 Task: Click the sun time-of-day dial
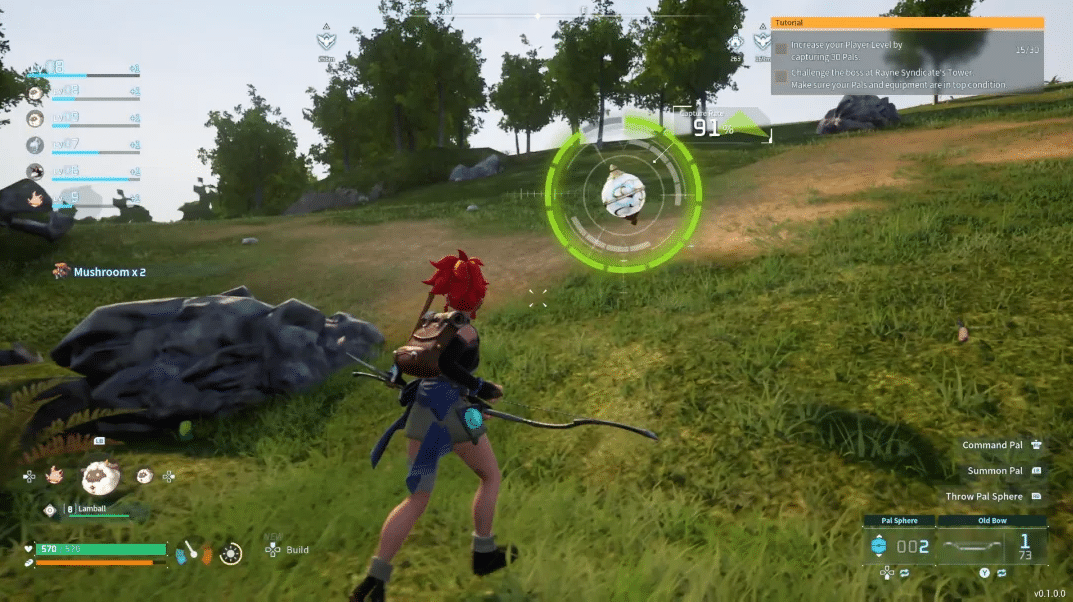tap(231, 551)
